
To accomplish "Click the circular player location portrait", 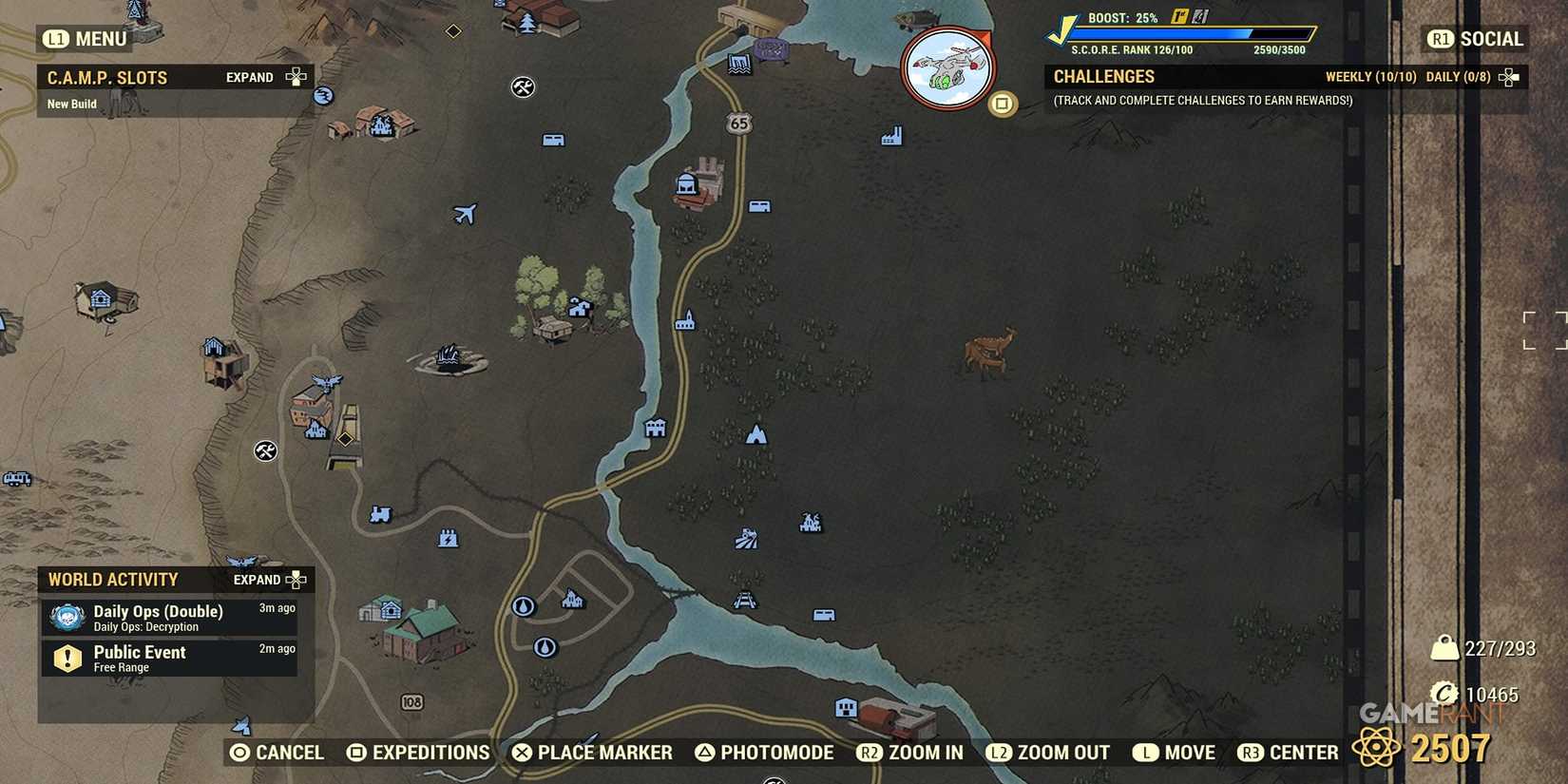I will (x=947, y=67).
